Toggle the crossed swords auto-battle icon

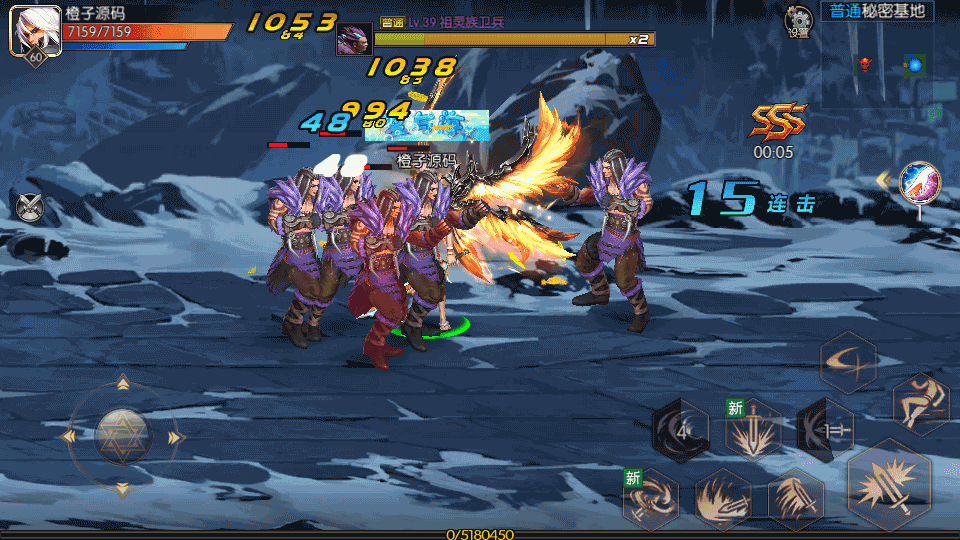31,205
